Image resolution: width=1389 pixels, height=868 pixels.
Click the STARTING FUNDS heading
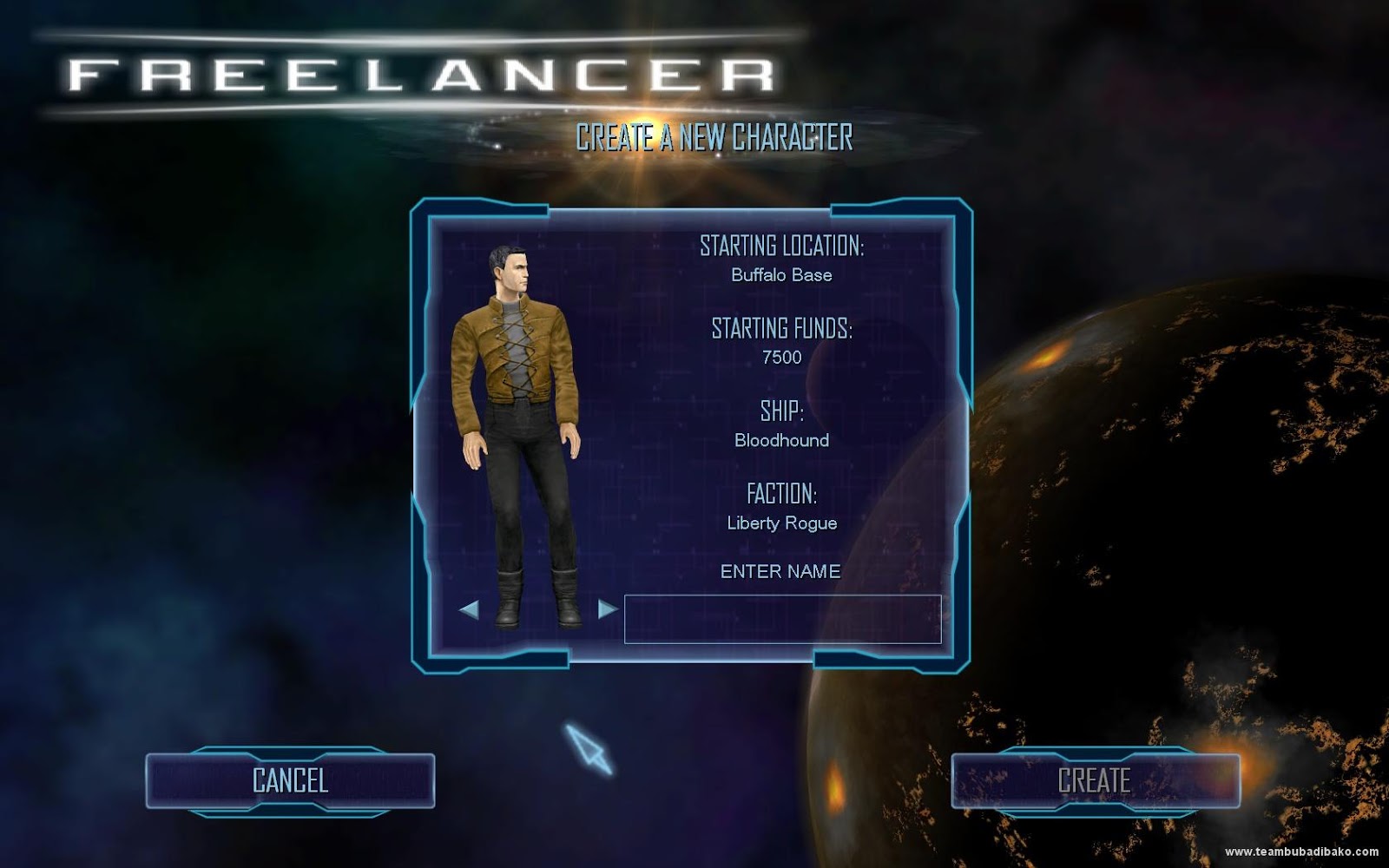tap(782, 330)
